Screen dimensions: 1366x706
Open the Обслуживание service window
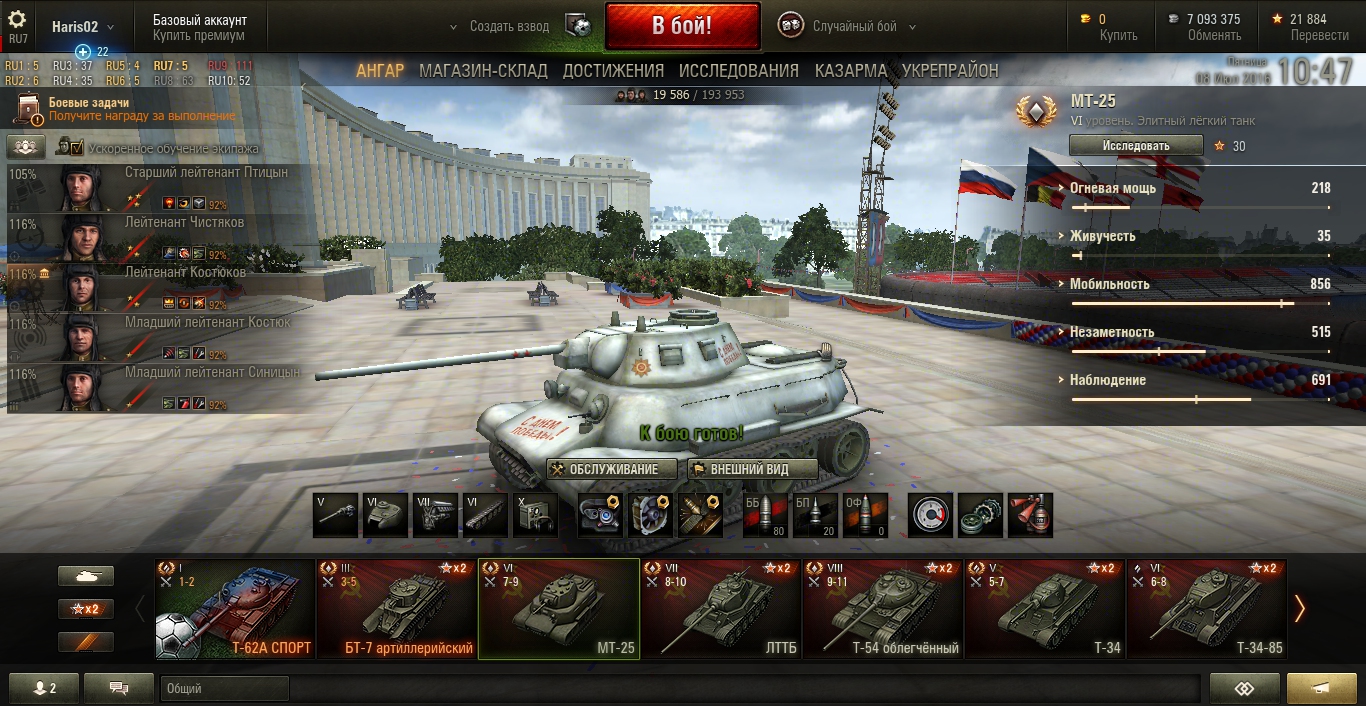tap(612, 470)
